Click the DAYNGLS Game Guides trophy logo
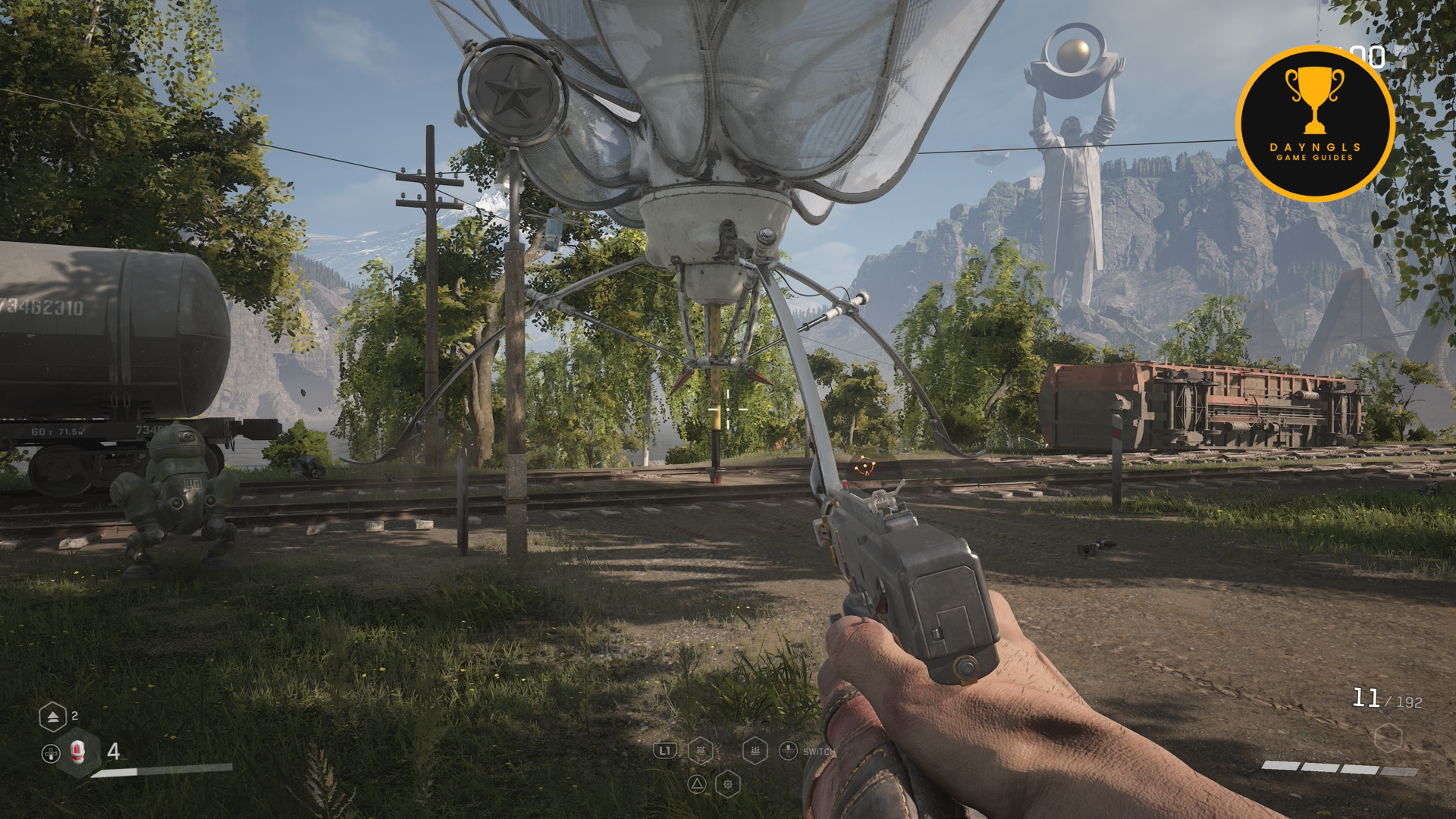Viewport: 1456px width, 819px height. (1315, 124)
